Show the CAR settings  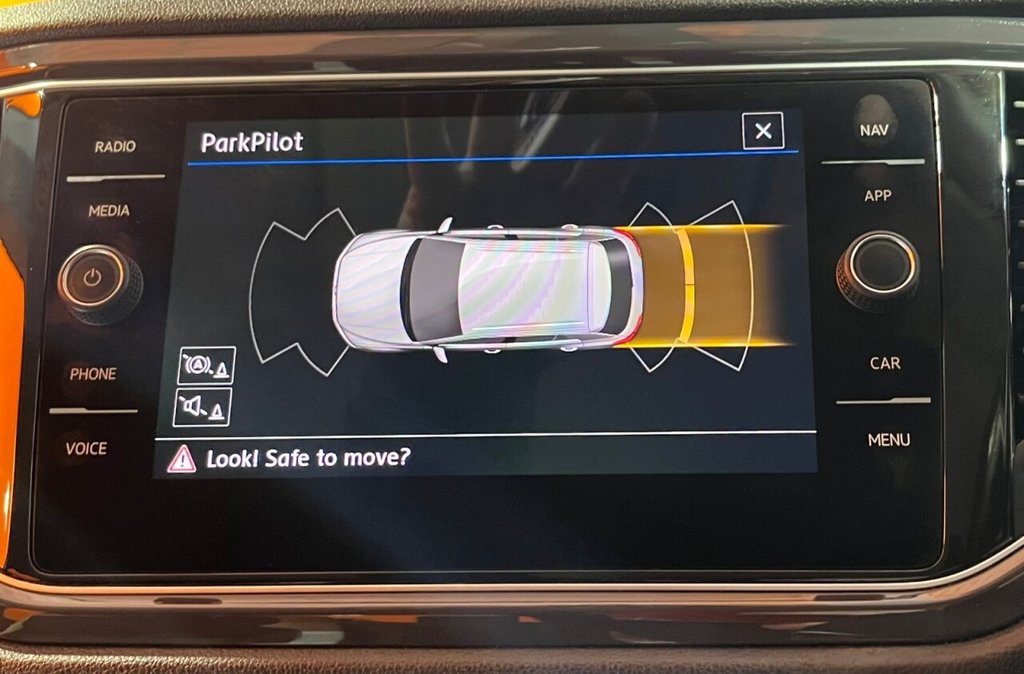tap(884, 363)
